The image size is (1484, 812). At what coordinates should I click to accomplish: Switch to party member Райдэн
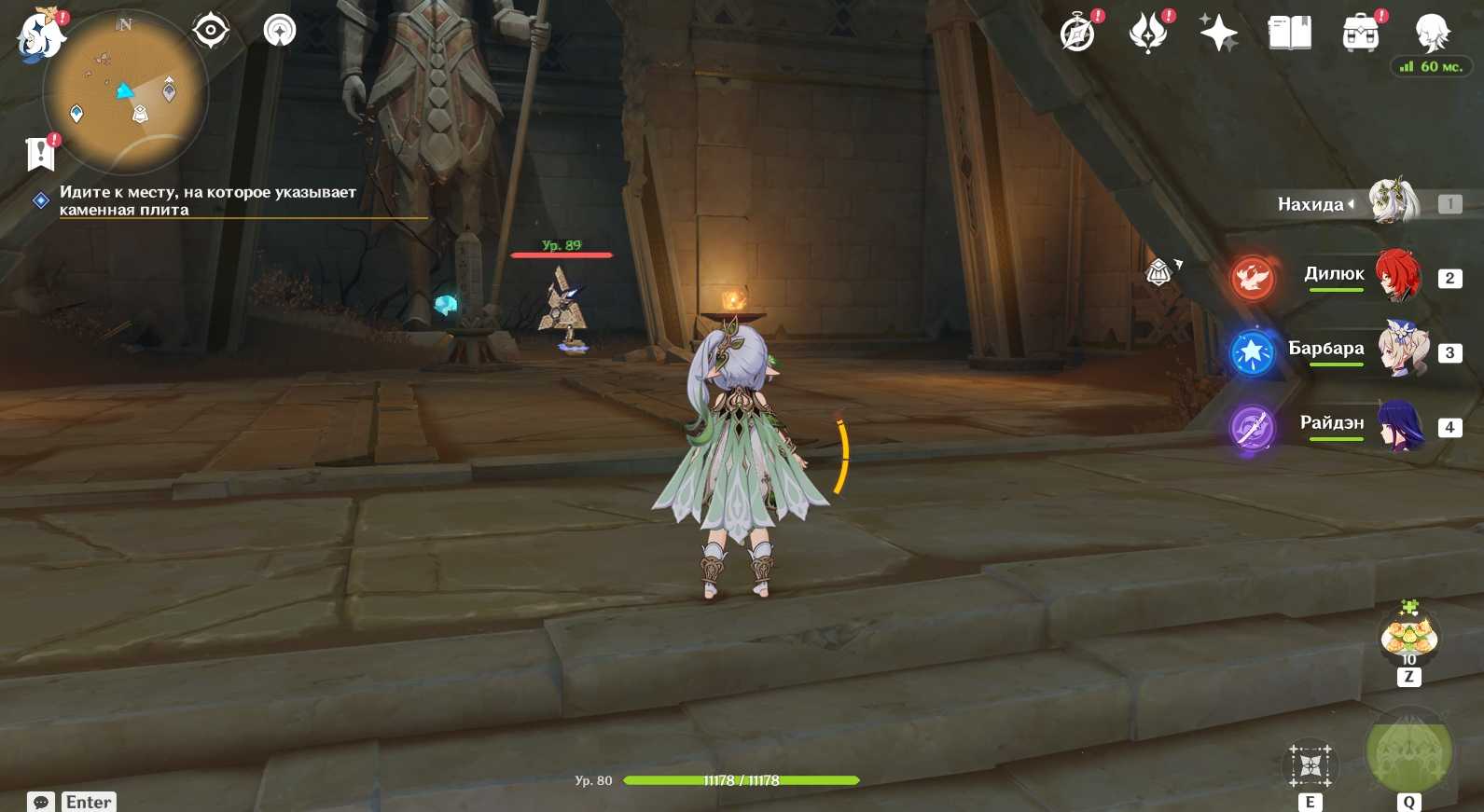(x=1400, y=425)
